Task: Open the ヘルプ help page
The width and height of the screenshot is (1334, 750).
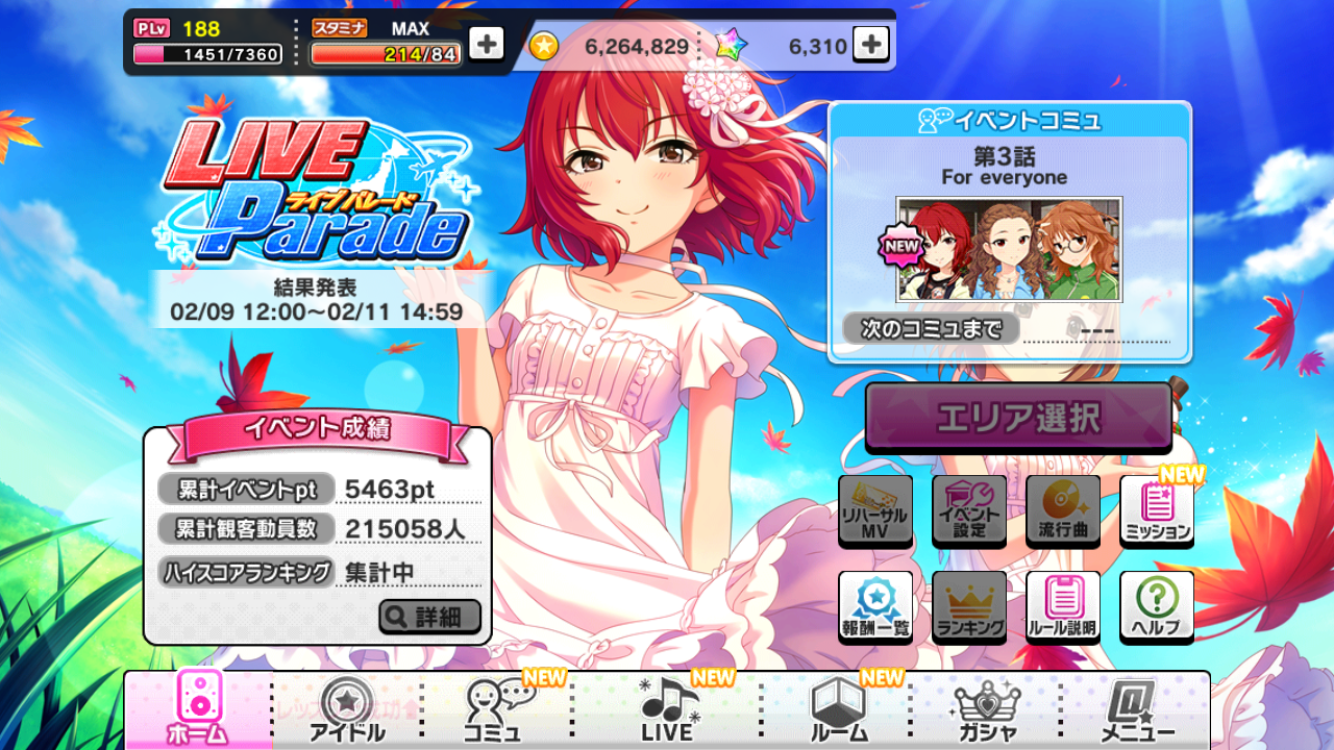Action: [x=1157, y=607]
